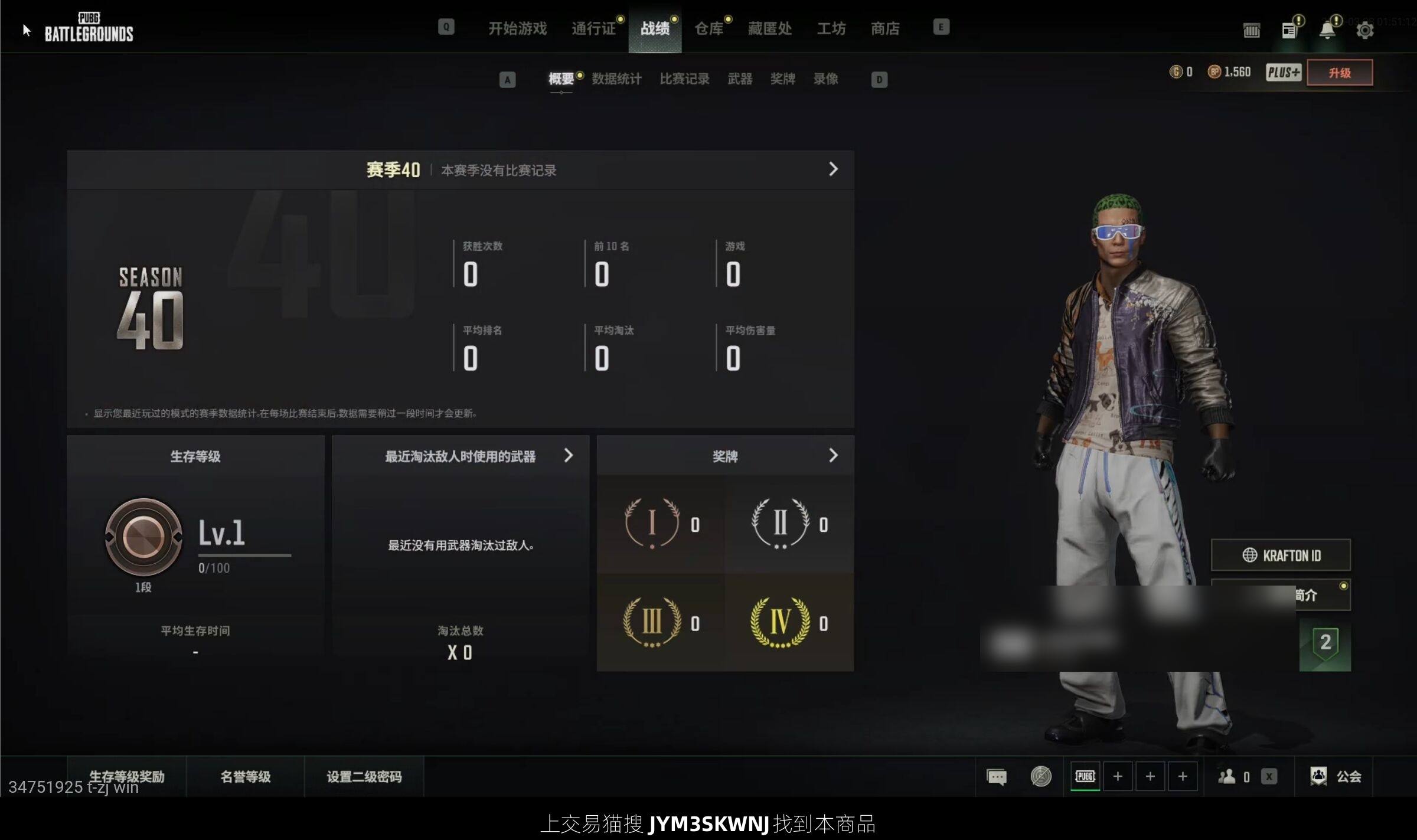This screenshot has height=840, width=1417.
Task: Click the red 升级 upgrade button
Action: point(1339,73)
